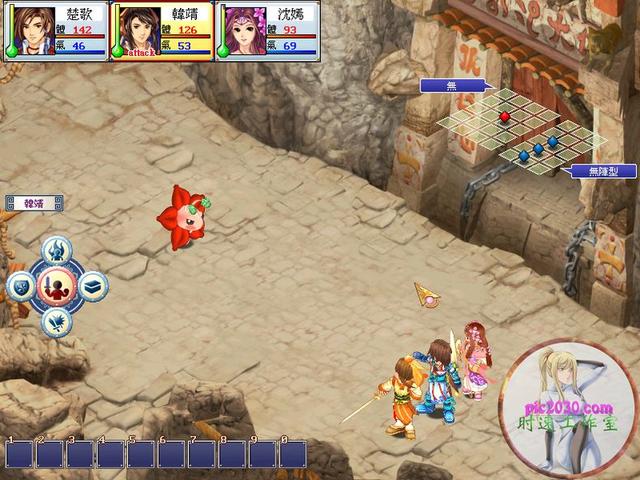Select 沈嫣's character portrait
Viewport: 640px width, 480px height.
(243, 31)
